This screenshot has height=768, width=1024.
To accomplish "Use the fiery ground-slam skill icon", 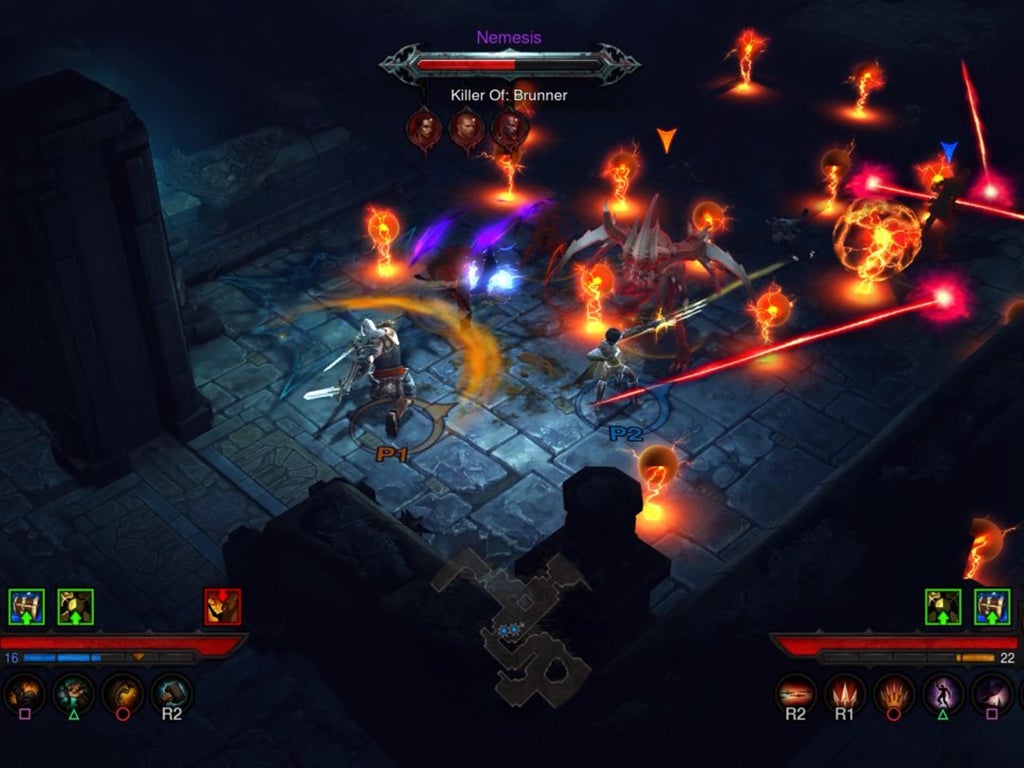I will pos(24,693).
